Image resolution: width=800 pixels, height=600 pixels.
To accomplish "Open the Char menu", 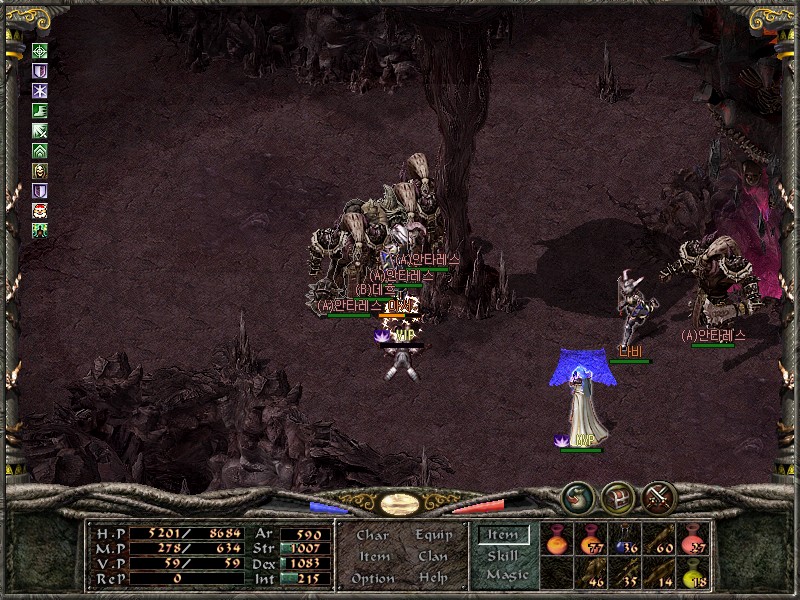I will tap(372, 535).
